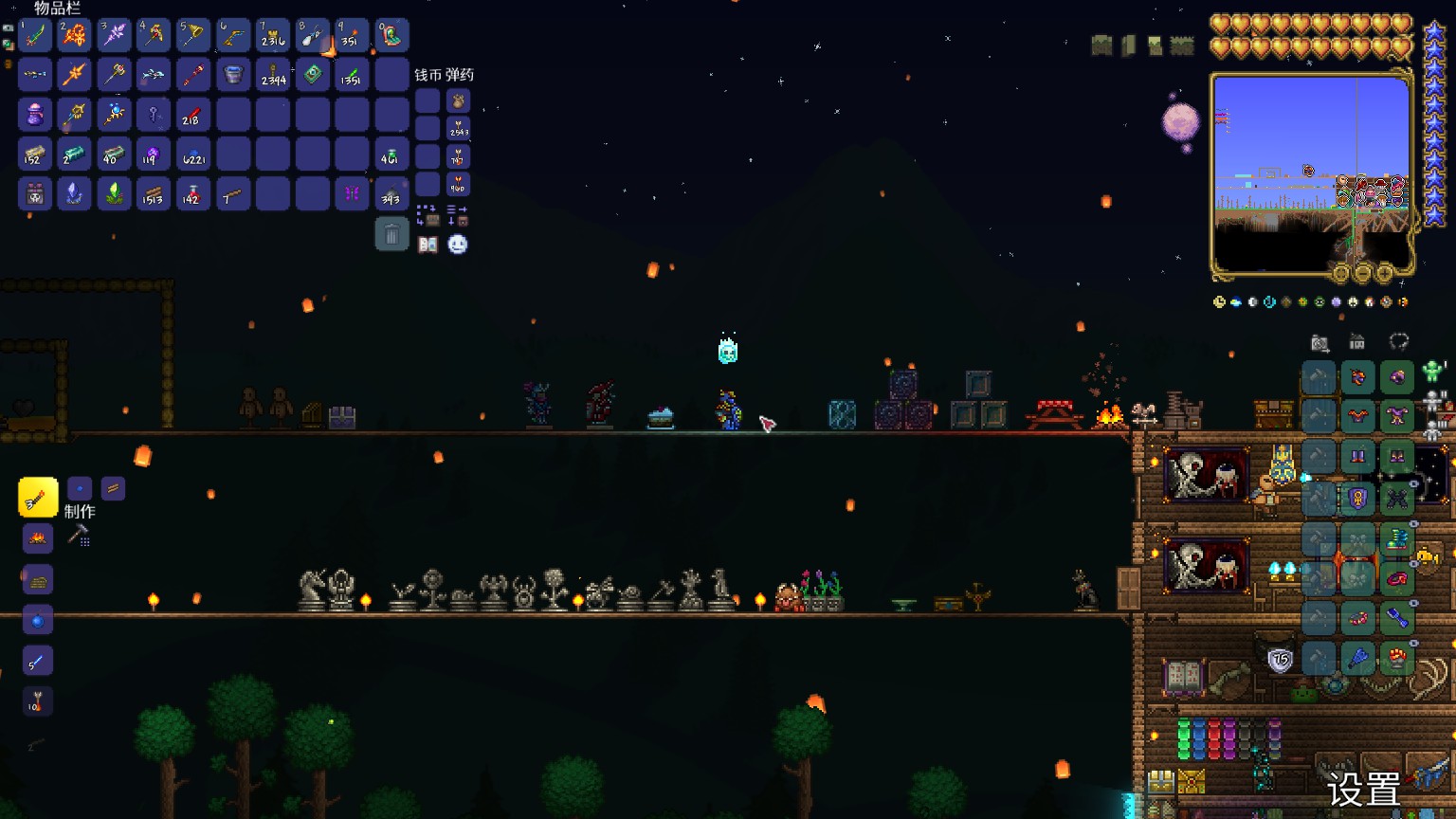Craft the selected torch recipe
Screen dimensions: 1456x819
pos(38,498)
